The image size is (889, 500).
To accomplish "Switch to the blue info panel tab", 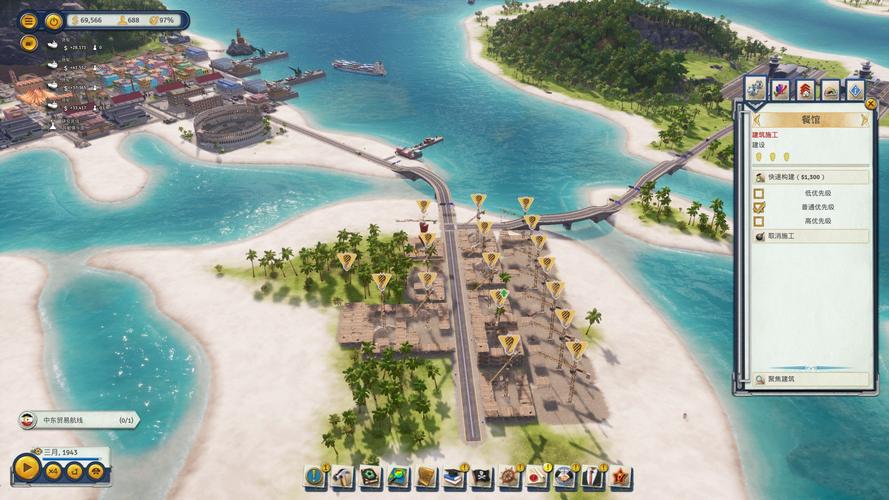I will point(855,90).
